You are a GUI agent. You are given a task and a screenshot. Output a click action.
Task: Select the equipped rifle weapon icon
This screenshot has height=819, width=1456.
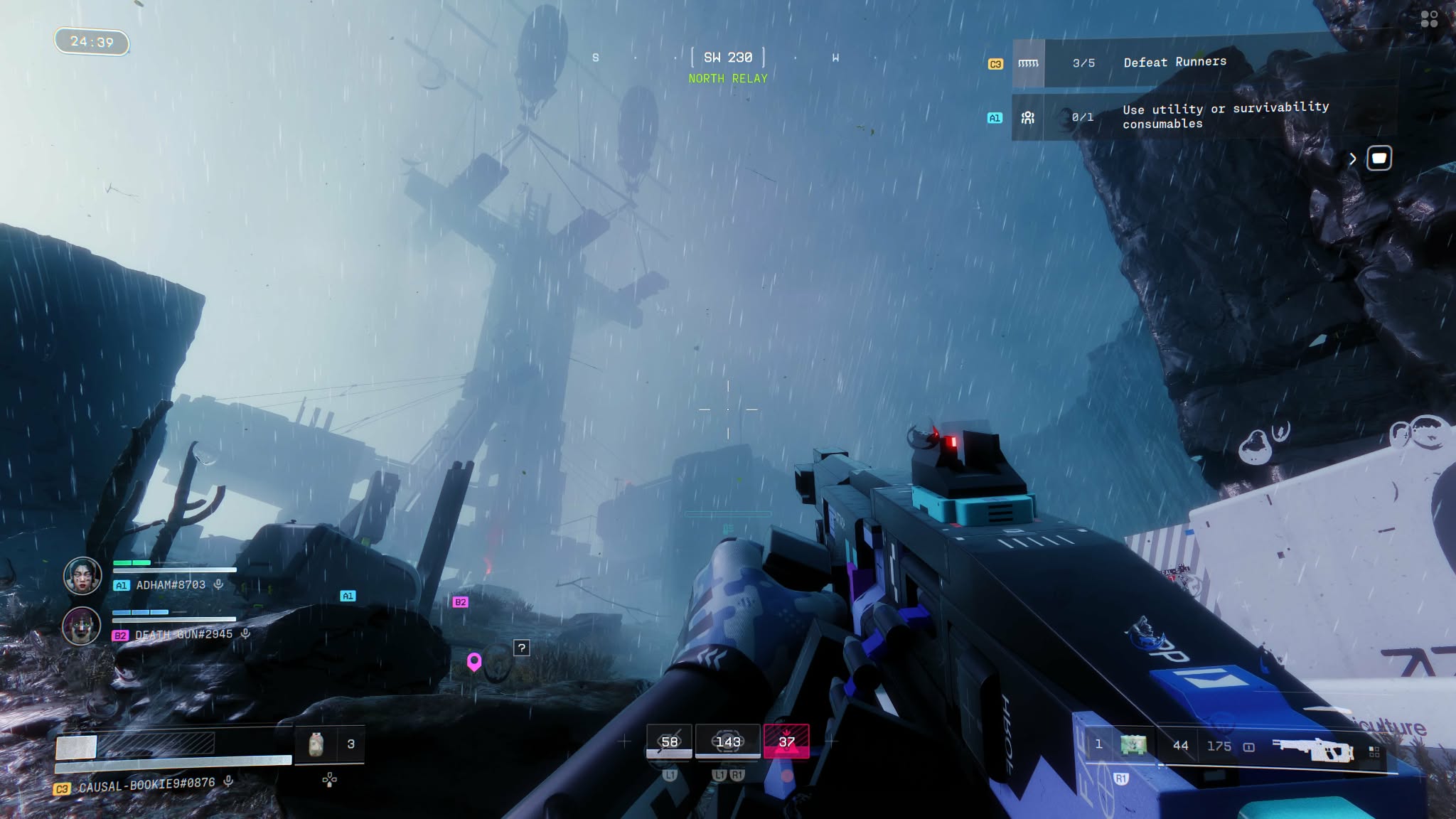[x=1312, y=749]
